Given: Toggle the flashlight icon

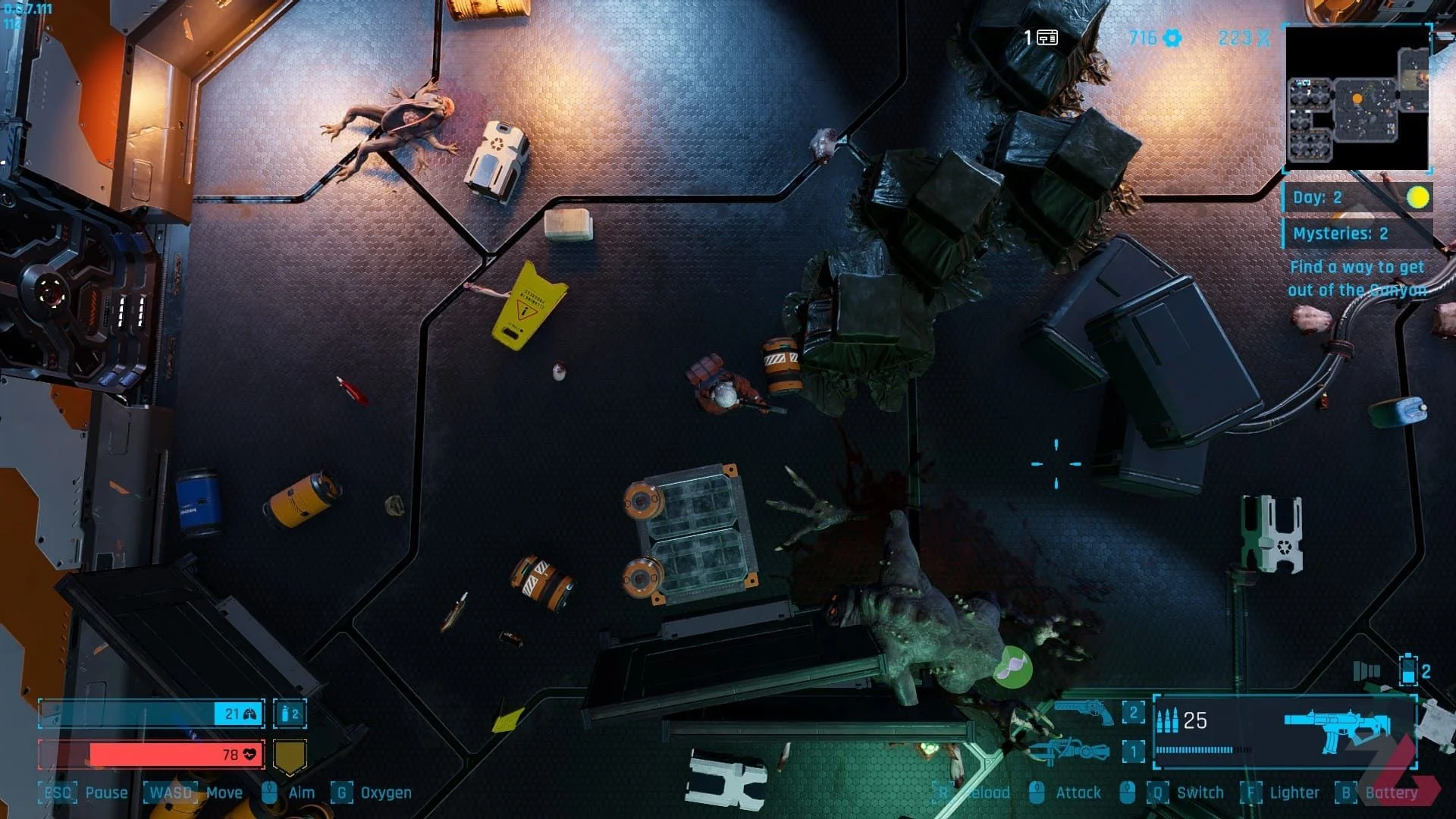Looking at the screenshot, I should (1366, 671).
